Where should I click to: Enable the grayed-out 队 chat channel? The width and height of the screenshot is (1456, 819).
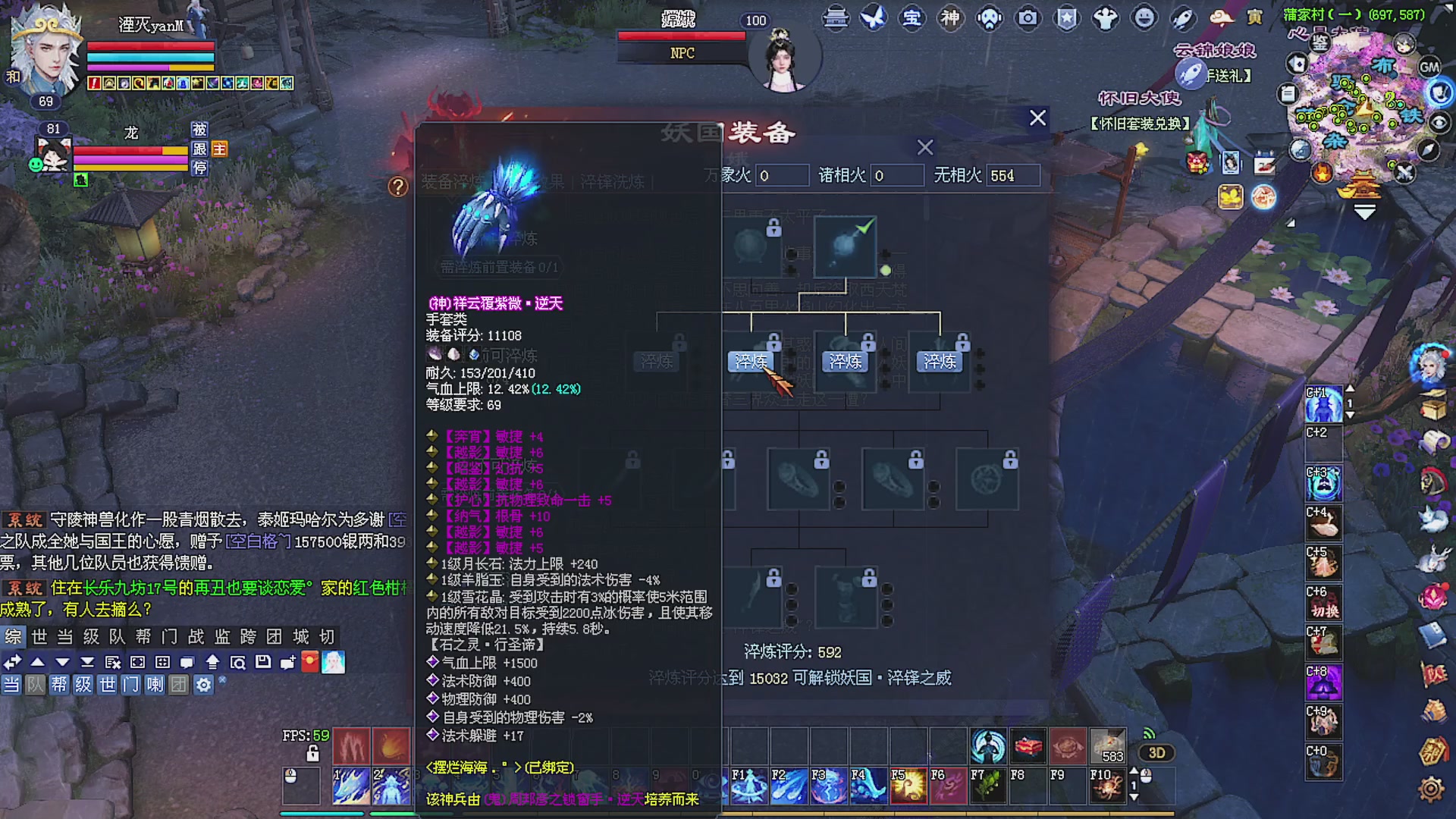[x=33, y=684]
